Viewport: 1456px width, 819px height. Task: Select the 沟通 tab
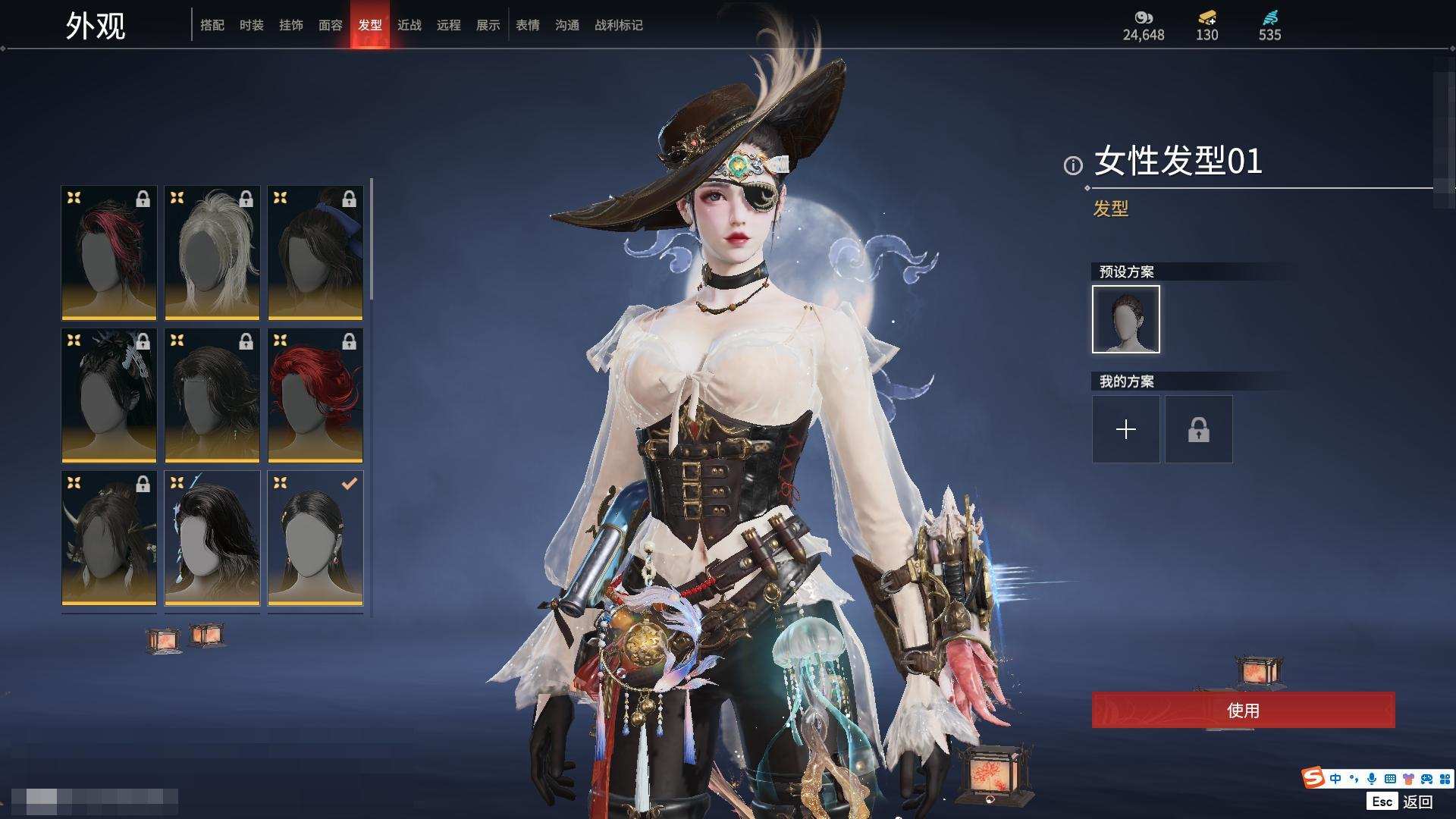[x=567, y=25]
